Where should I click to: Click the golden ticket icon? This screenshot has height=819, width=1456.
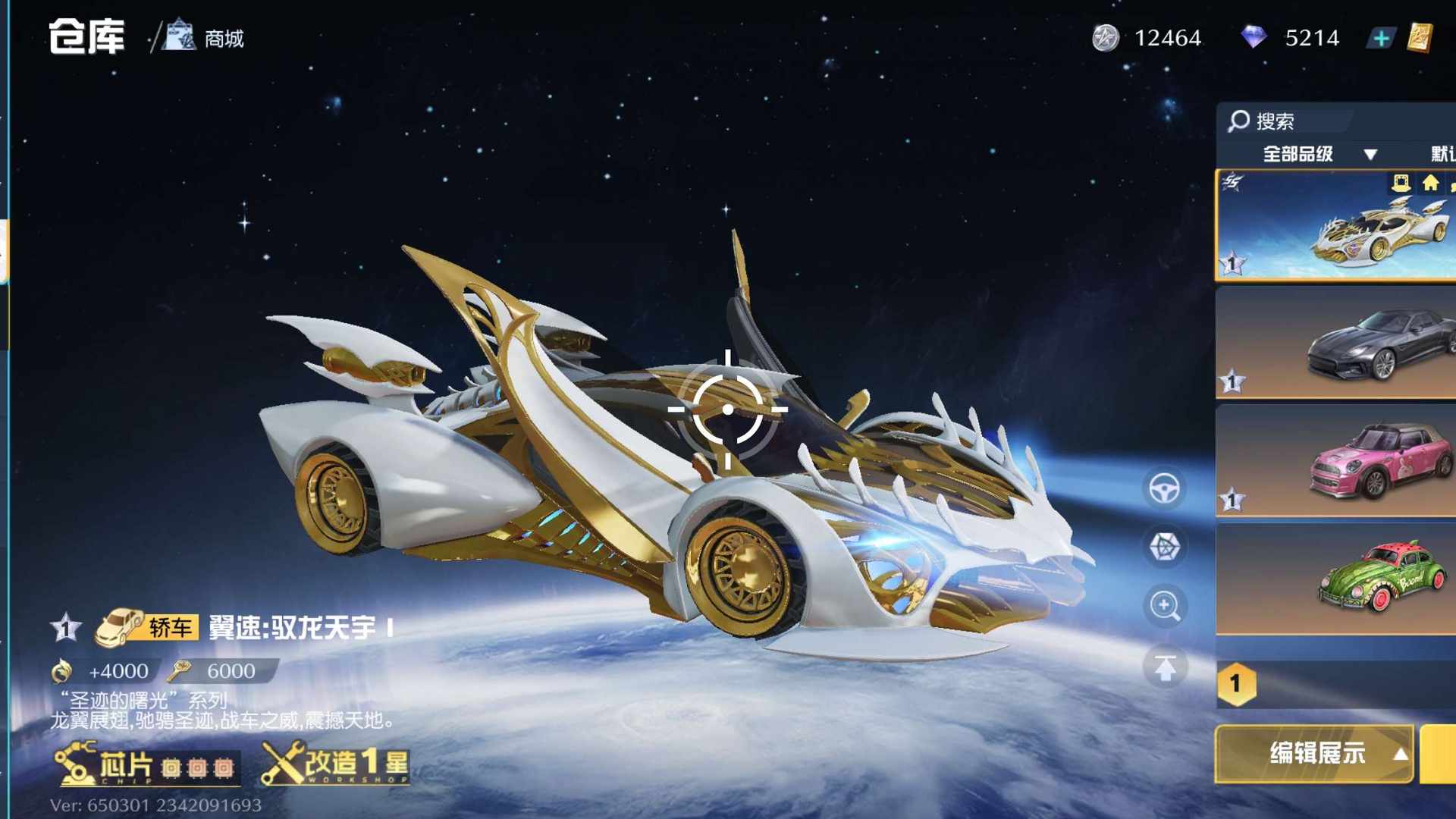click(1420, 37)
